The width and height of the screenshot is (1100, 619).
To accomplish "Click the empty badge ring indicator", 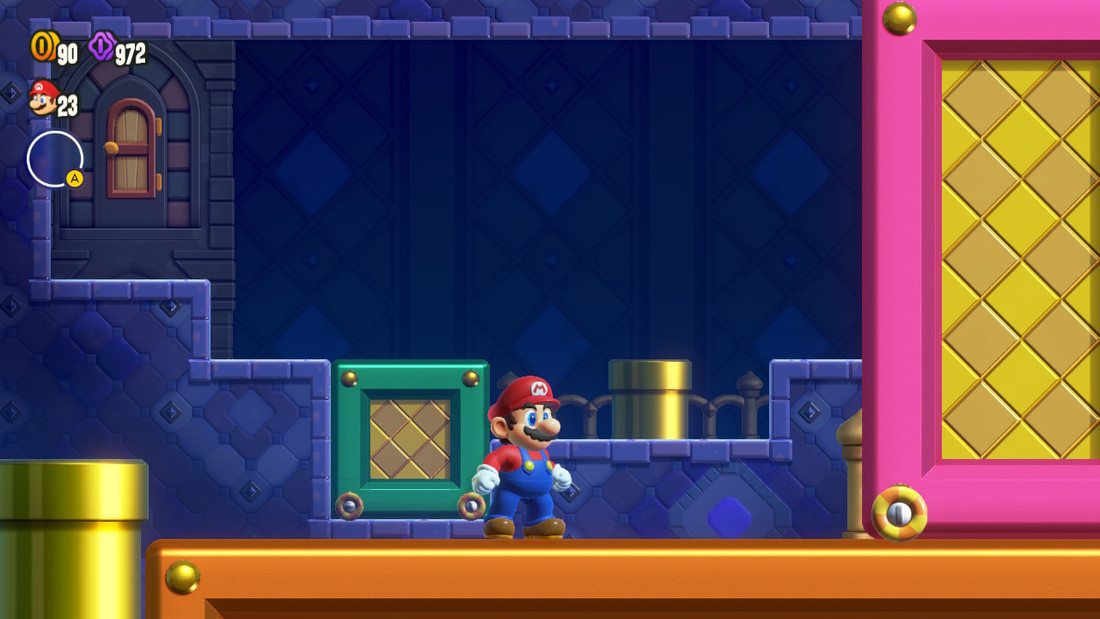I will pyautogui.click(x=54, y=159).
